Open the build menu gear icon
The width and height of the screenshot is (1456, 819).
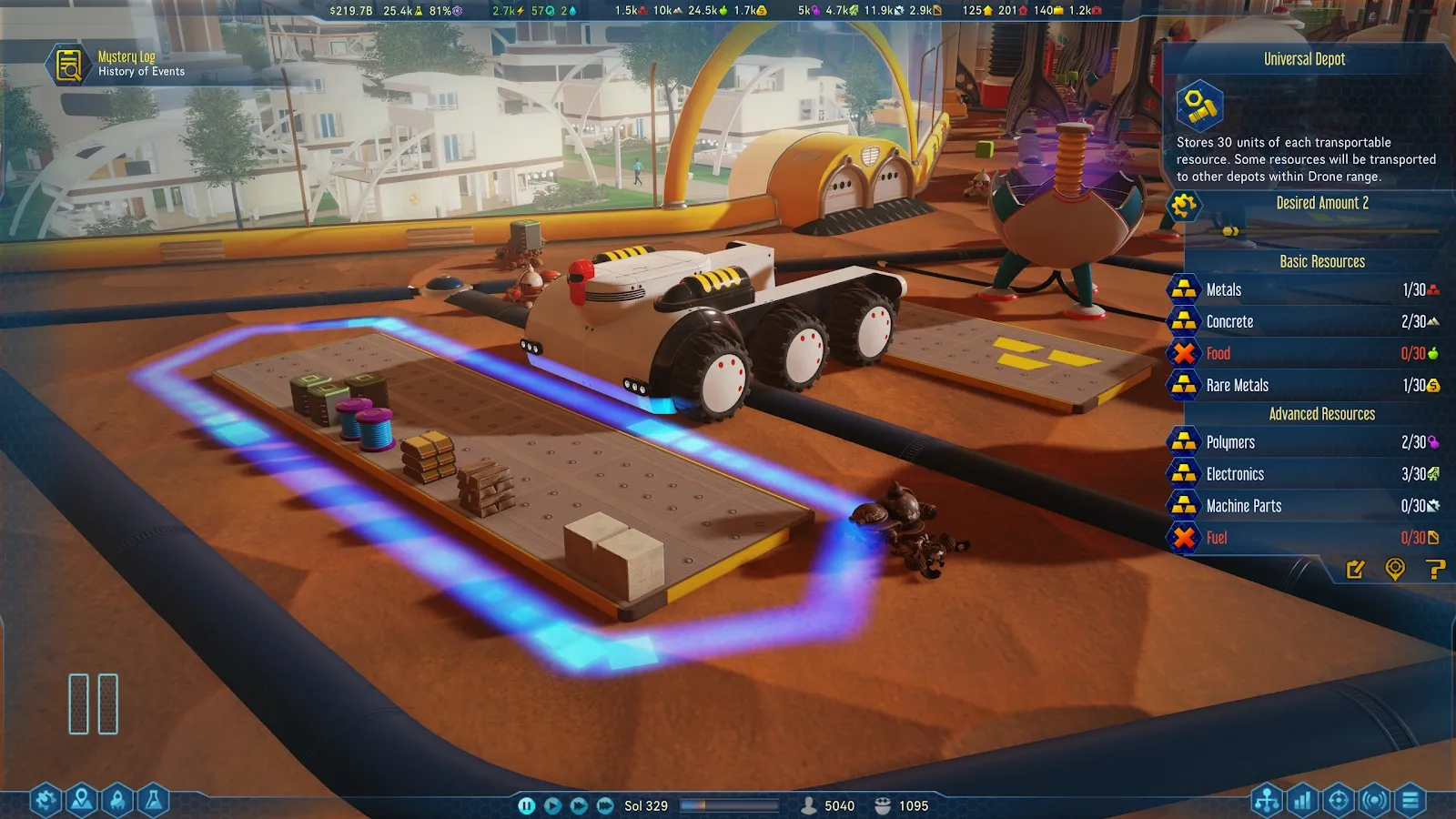tap(45, 801)
